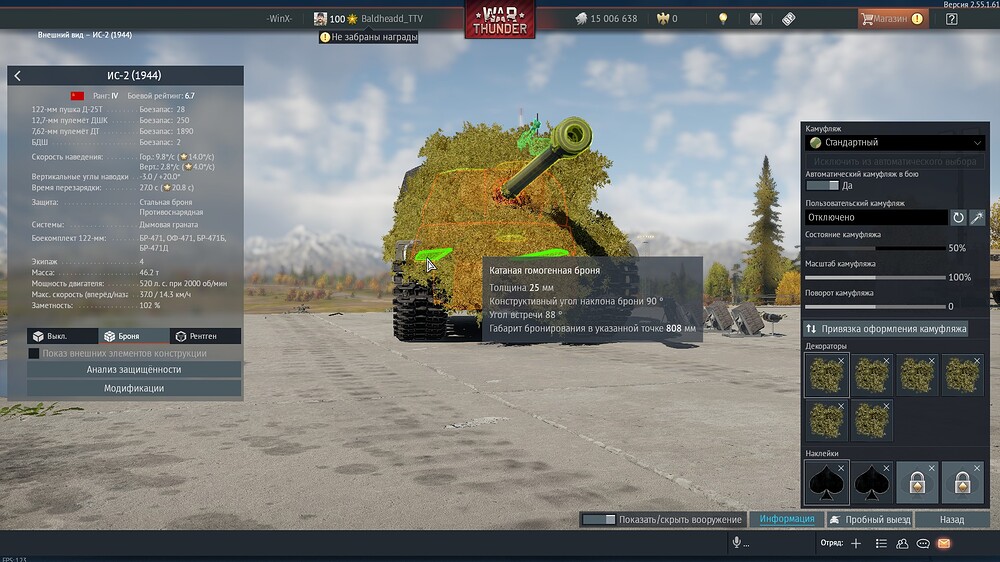Open the Модификации panel
The image size is (1000, 562).
(134, 388)
